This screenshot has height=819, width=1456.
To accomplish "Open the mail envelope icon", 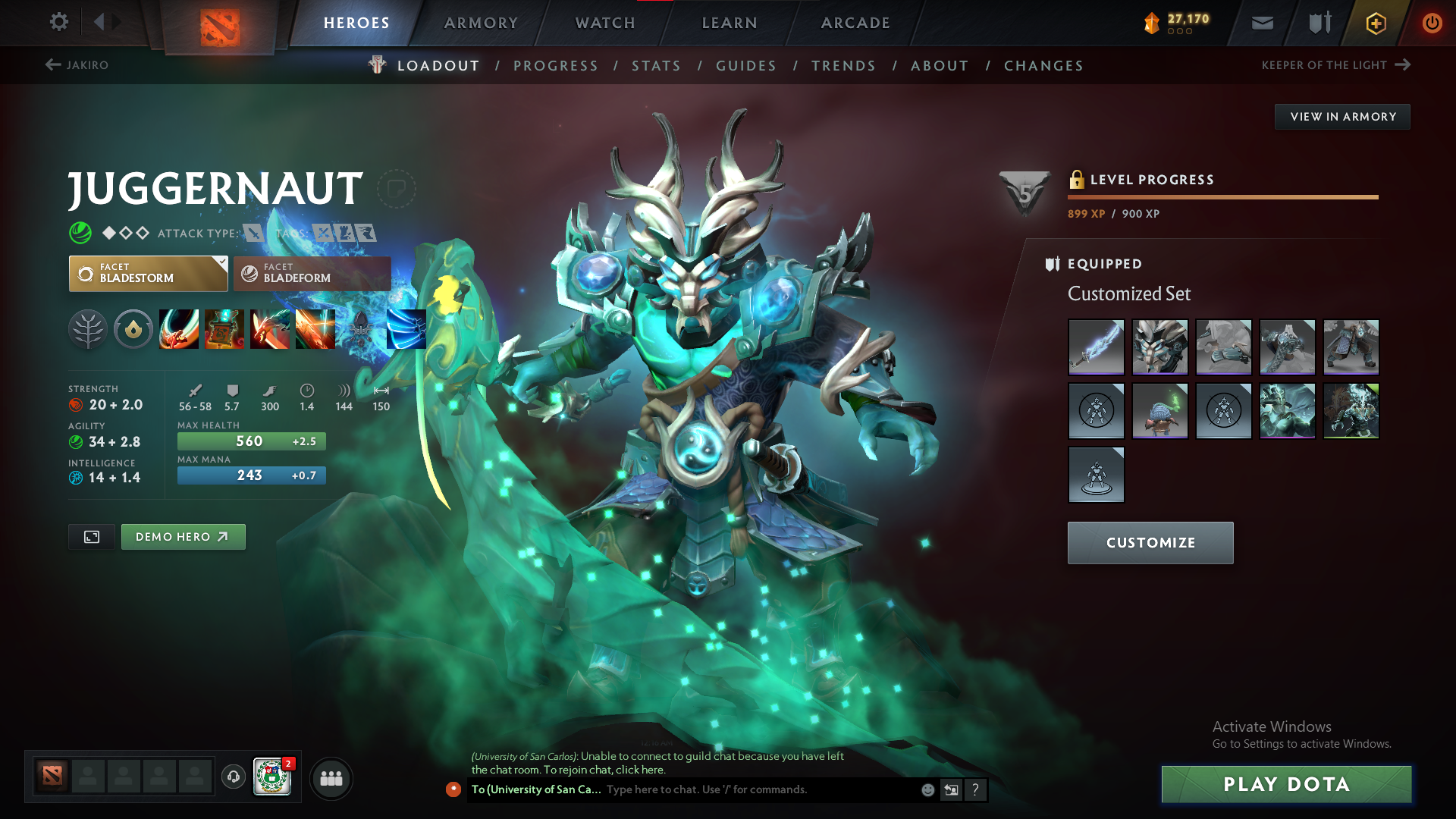I will pyautogui.click(x=1261, y=23).
